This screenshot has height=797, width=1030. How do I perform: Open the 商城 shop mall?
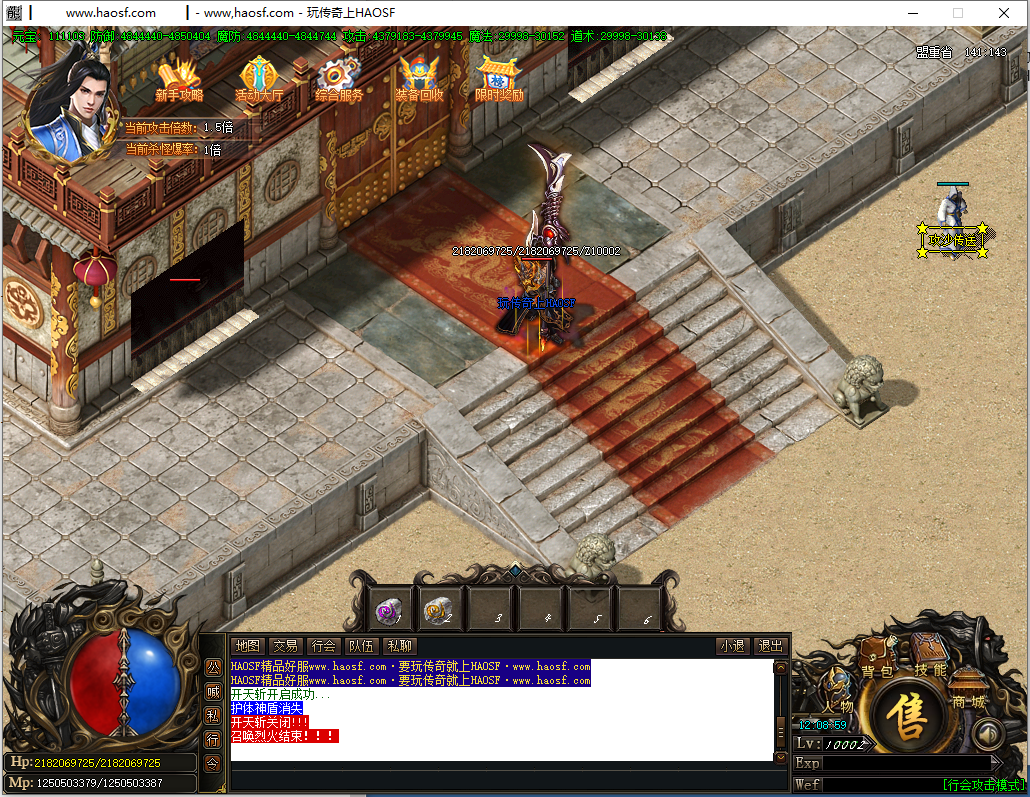(968, 690)
